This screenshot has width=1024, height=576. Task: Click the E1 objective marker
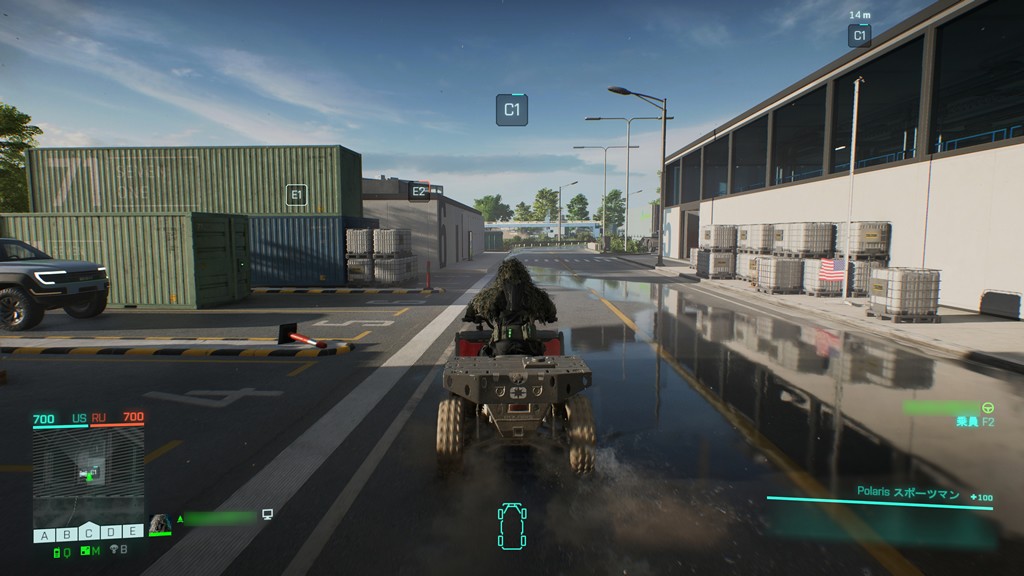click(296, 195)
